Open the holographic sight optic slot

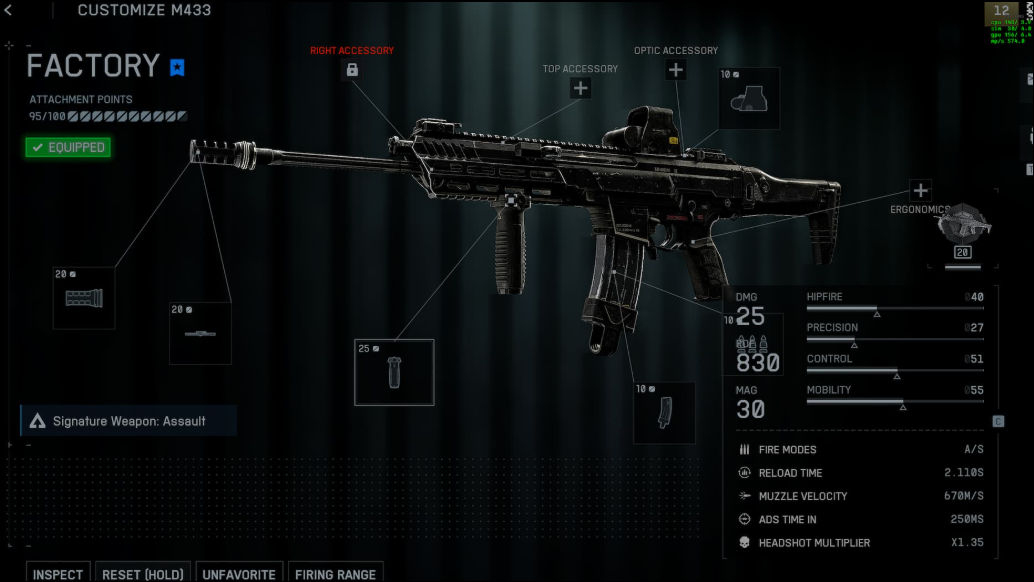tap(749, 98)
